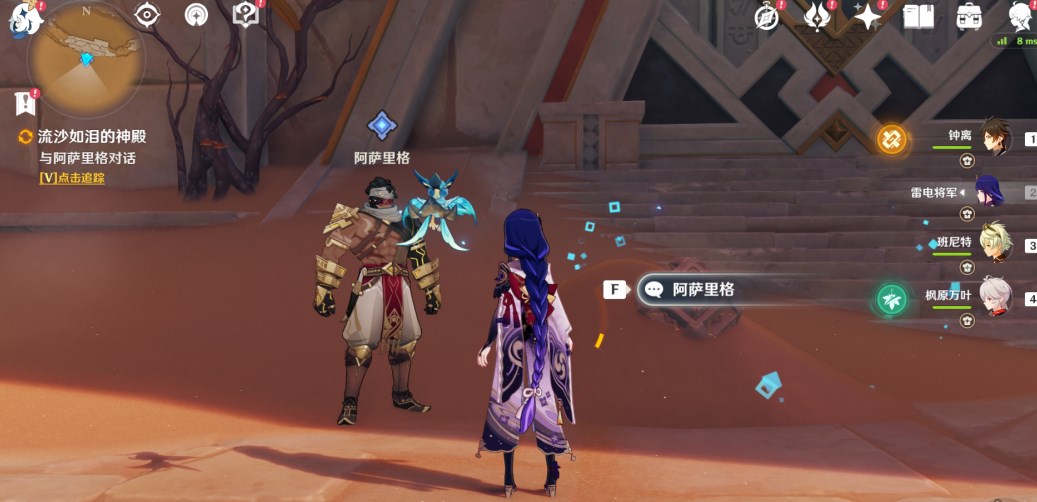This screenshot has width=1037, height=502.
Task: Open the quest journal bookmark icon
Action: (25, 102)
